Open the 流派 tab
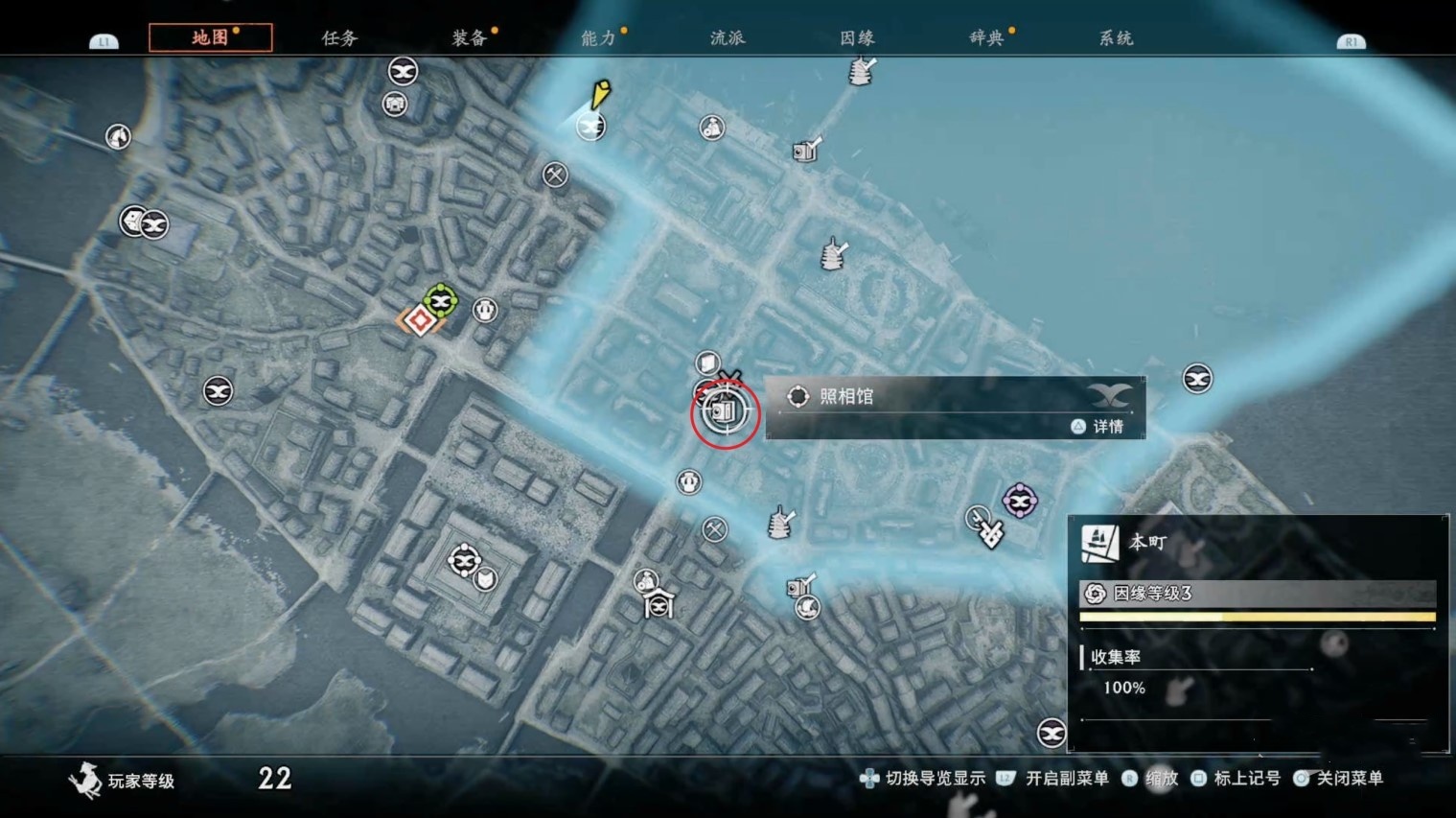1456x818 pixels. coord(728,37)
